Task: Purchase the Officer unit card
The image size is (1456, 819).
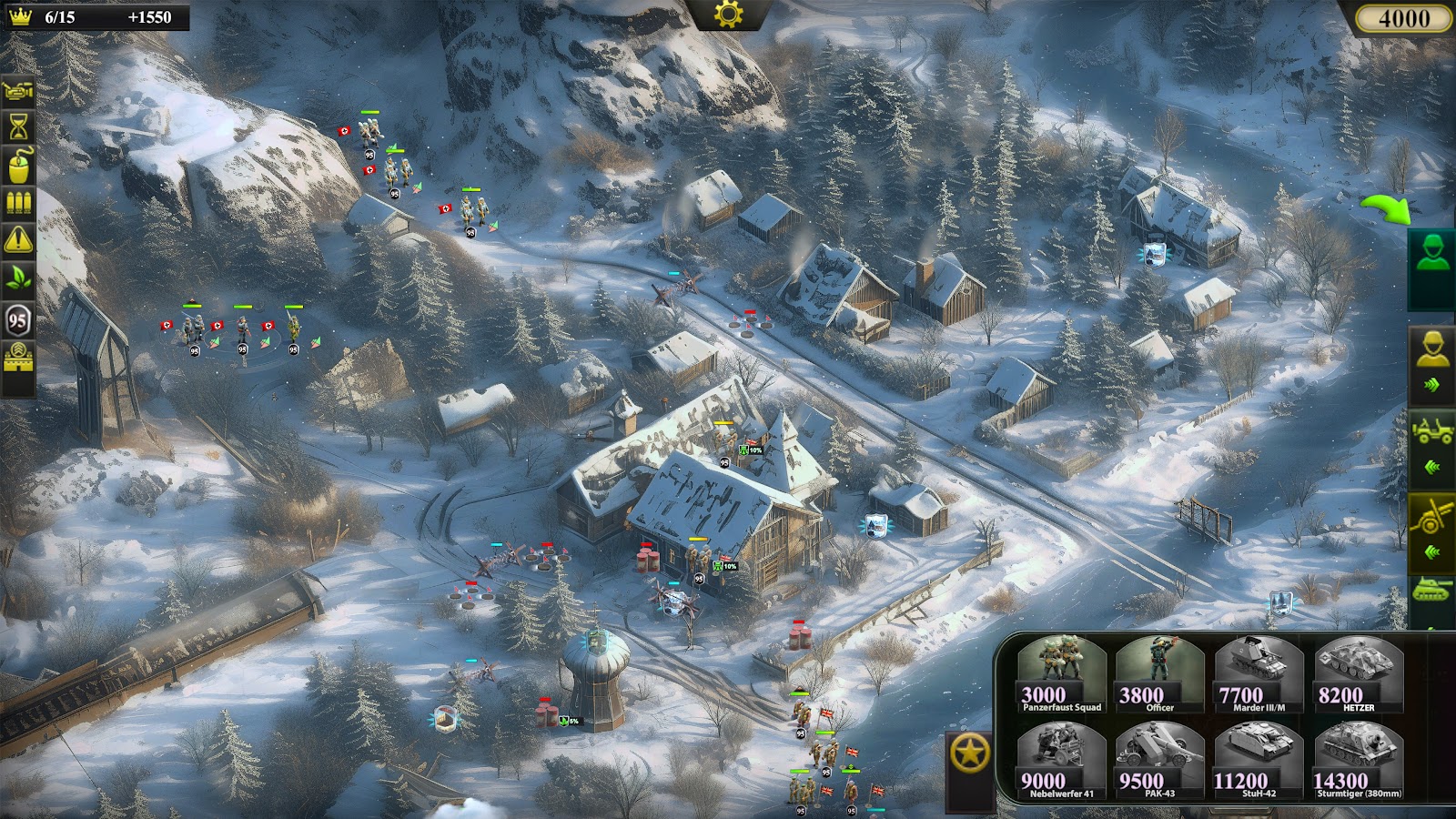Action: click(1159, 674)
